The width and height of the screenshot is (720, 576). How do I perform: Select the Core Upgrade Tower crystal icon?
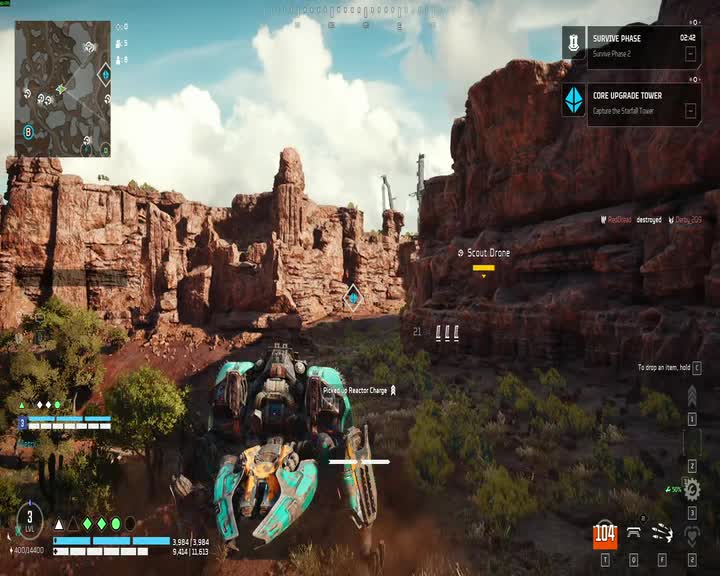coord(574,100)
